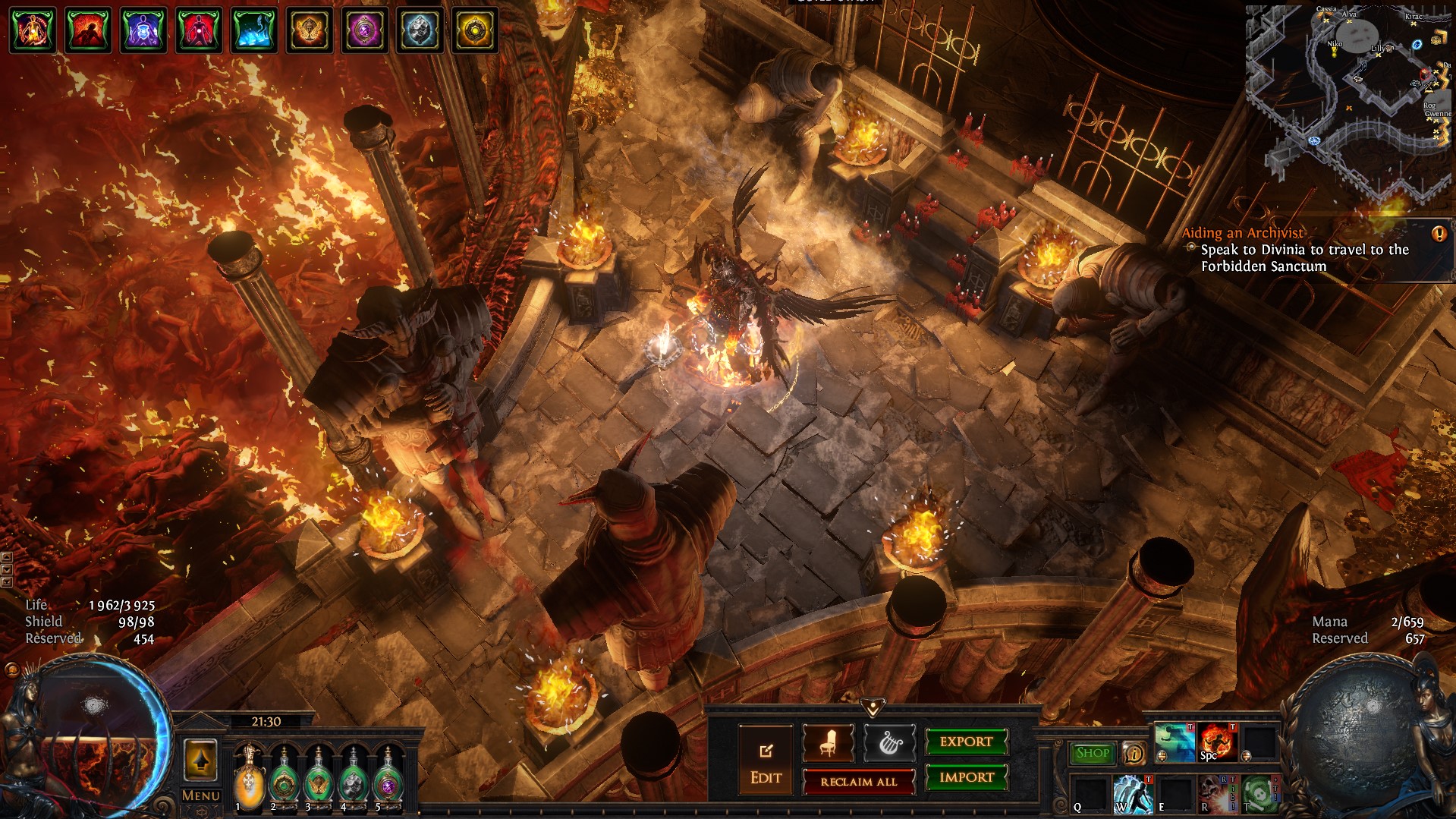The width and height of the screenshot is (1456, 819).
Task: Select the red skull skill on R
Action: [x=1217, y=793]
